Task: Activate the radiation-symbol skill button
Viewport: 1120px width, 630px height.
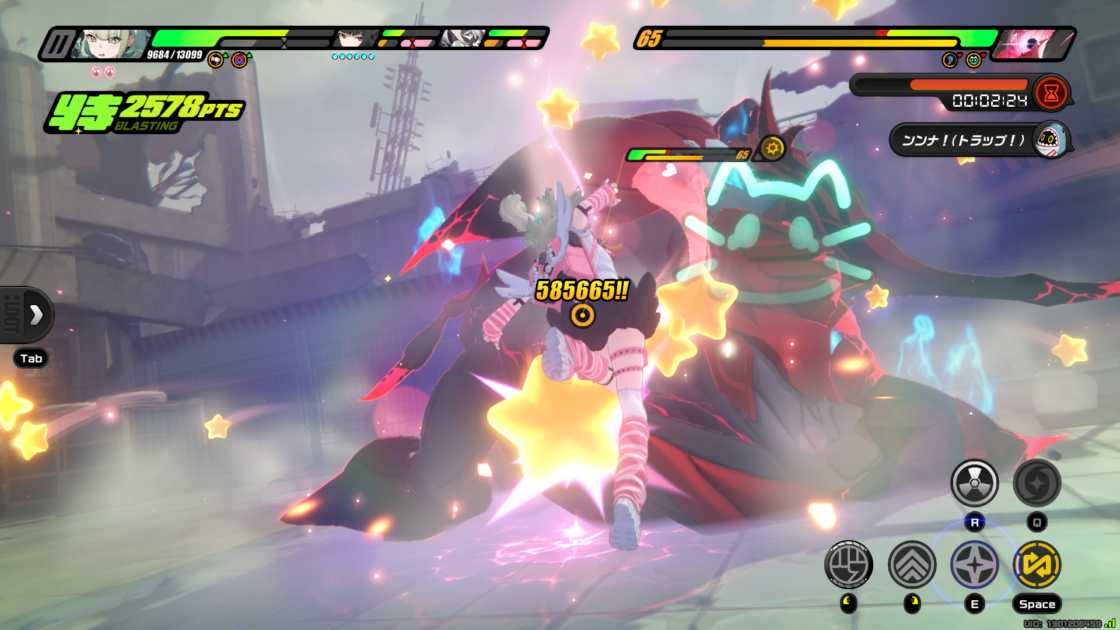Action: pyautogui.click(x=974, y=484)
